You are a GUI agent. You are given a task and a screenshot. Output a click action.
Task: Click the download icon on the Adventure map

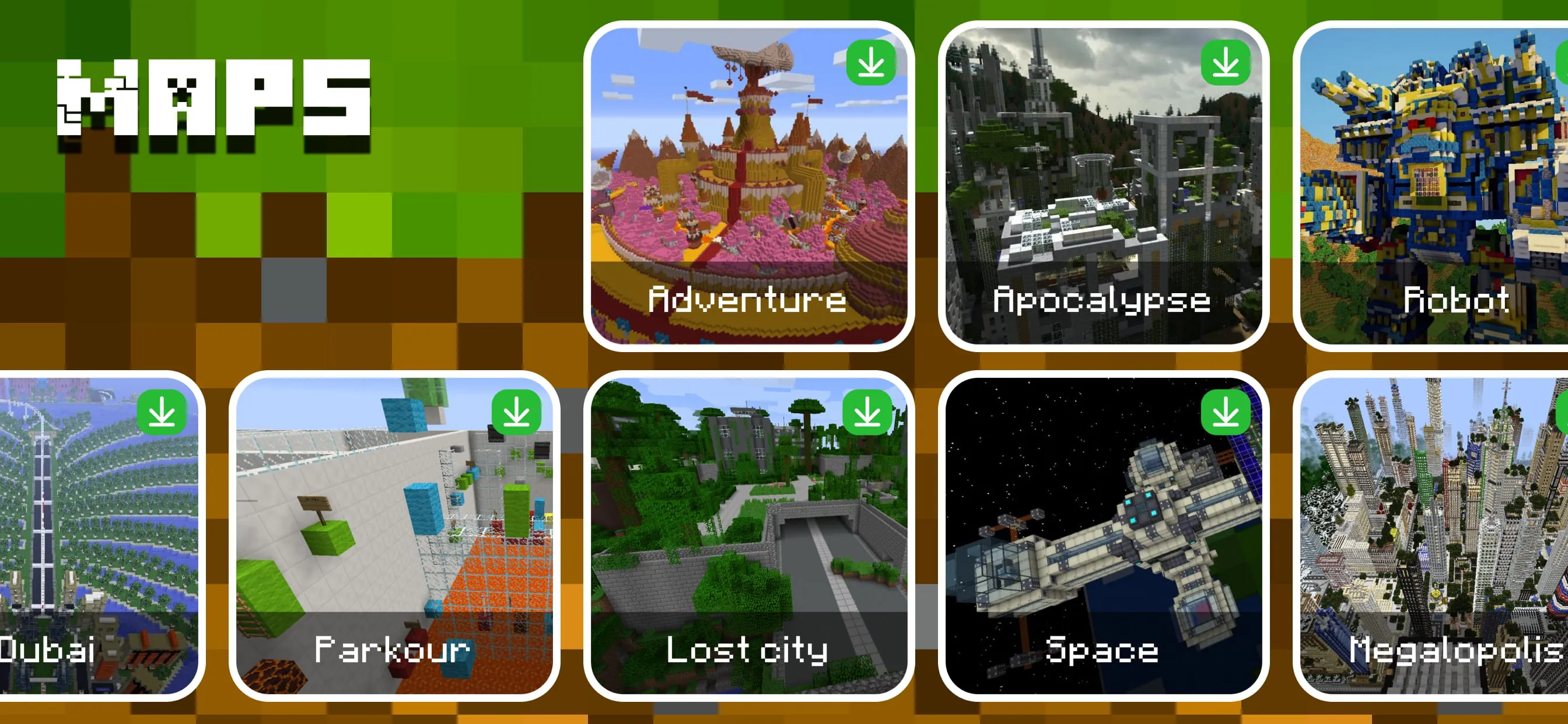(870, 63)
